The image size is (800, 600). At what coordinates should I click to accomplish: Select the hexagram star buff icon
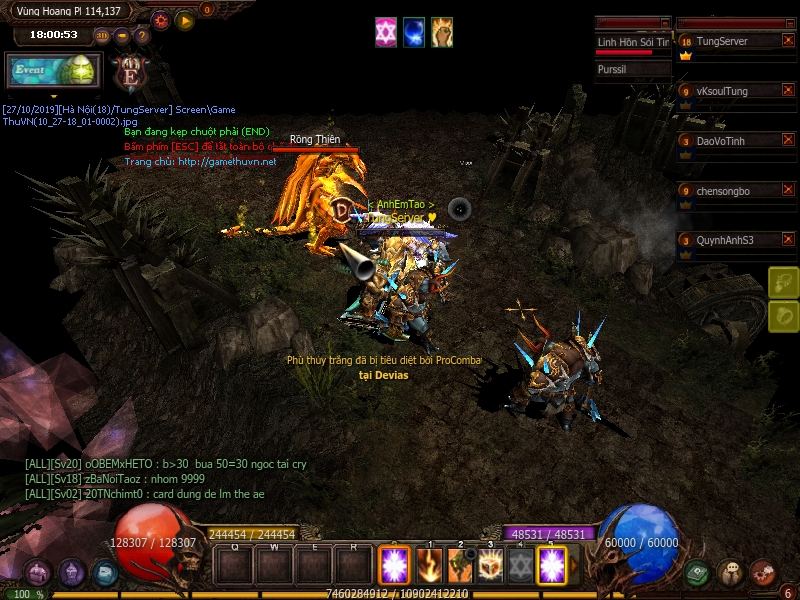point(386,32)
